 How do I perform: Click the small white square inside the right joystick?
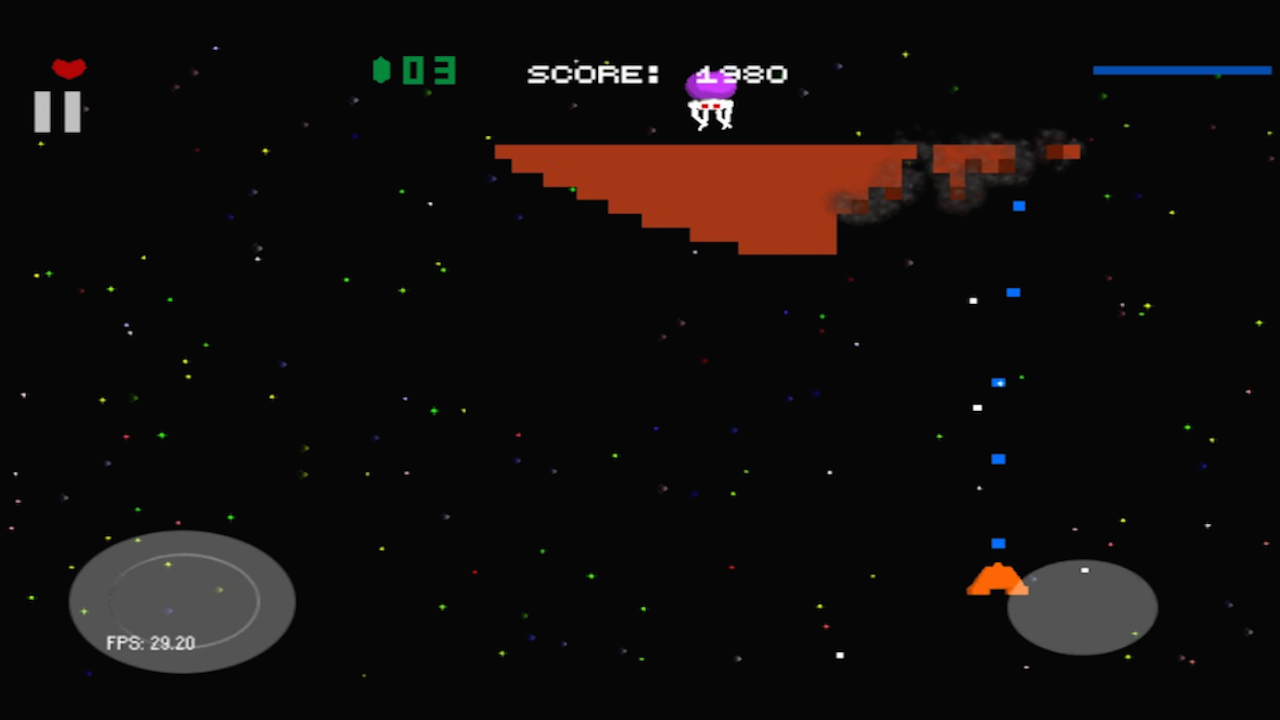coord(1085,571)
